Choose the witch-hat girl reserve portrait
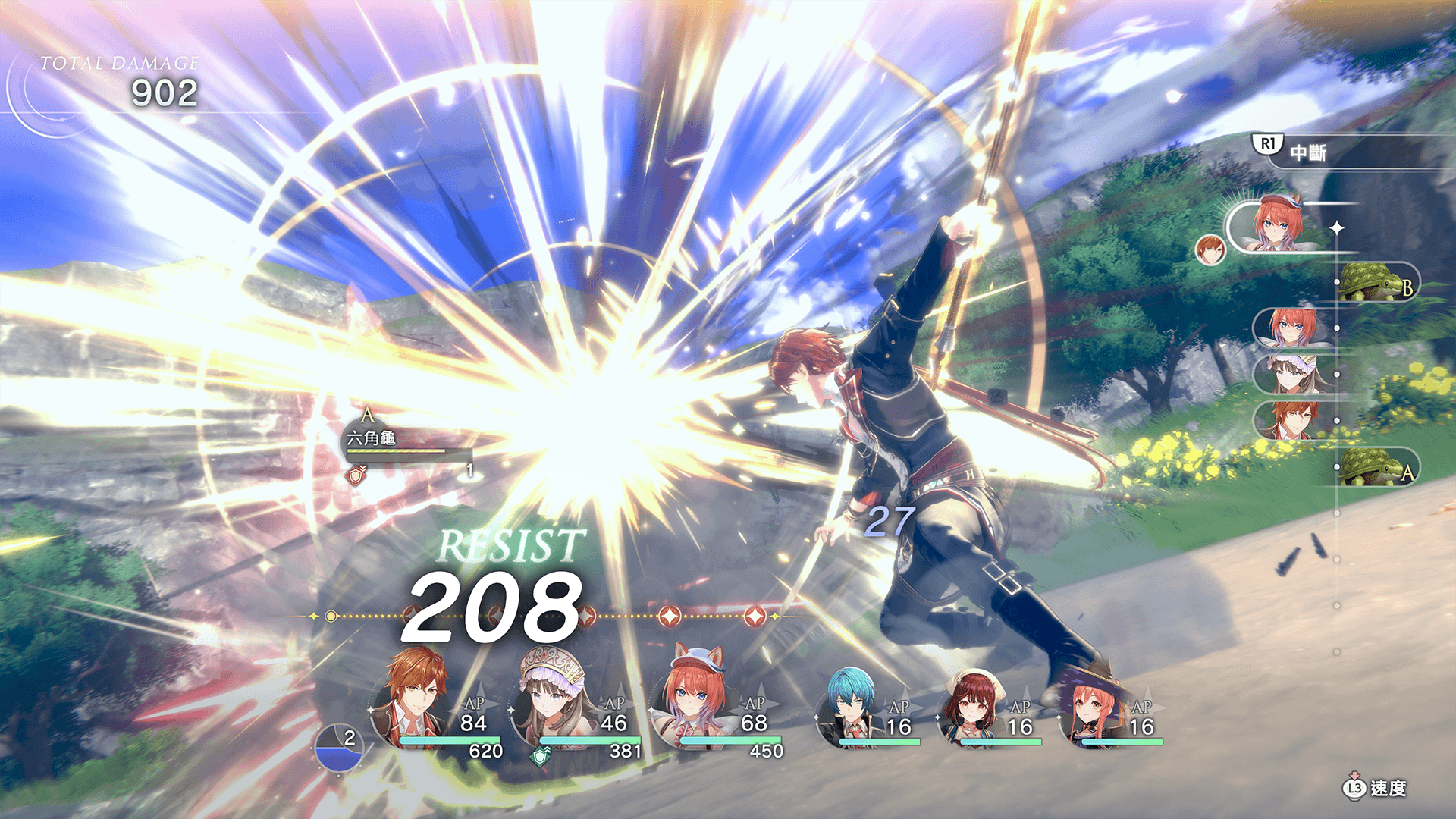 [x=1092, y=709]
